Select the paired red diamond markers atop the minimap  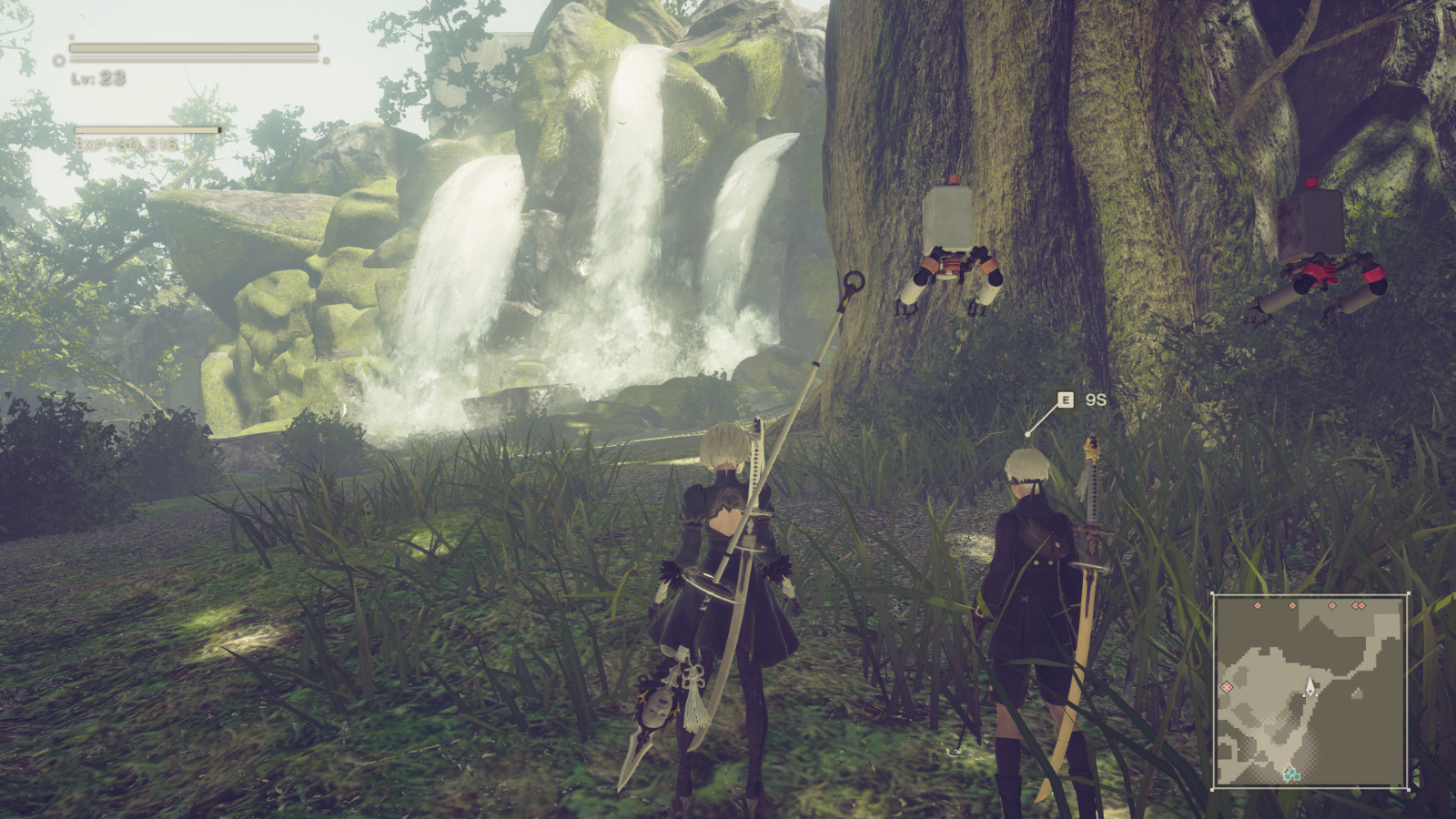(x=1359, y=606)
